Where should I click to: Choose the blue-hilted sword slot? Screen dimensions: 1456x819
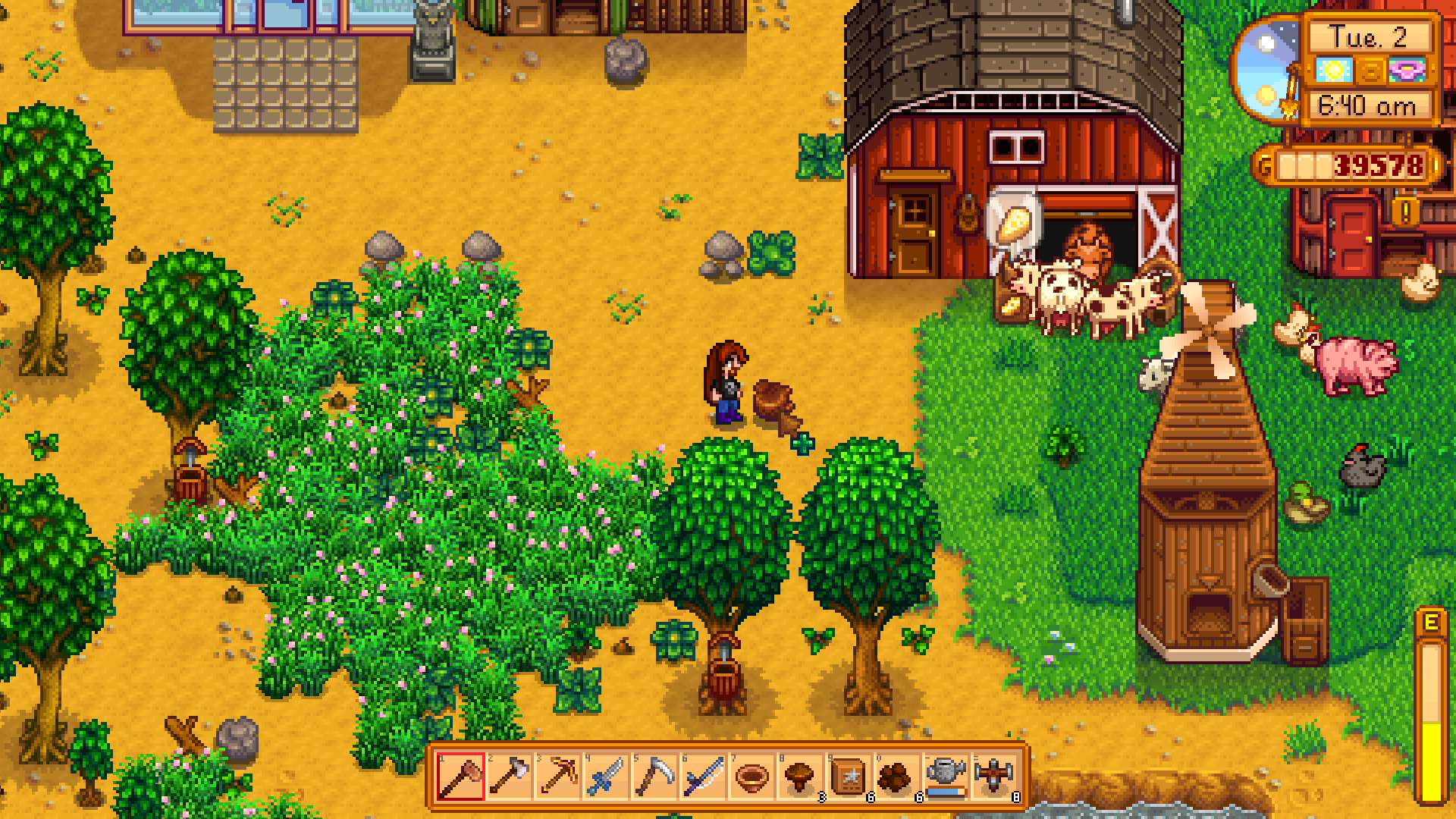pyautogui.click(x=606, y=777)
